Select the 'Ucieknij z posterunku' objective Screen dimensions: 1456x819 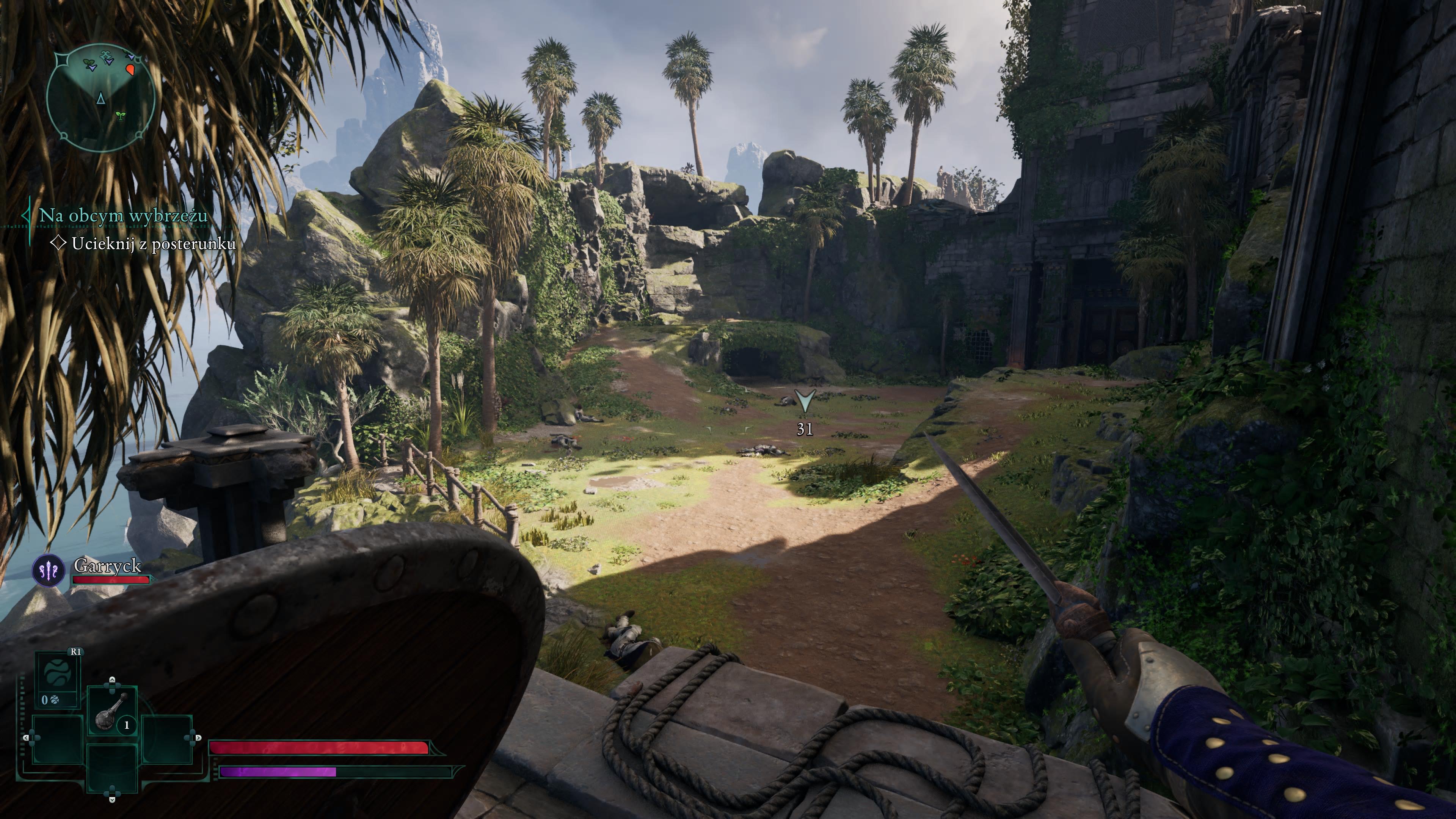click(153, 243)
